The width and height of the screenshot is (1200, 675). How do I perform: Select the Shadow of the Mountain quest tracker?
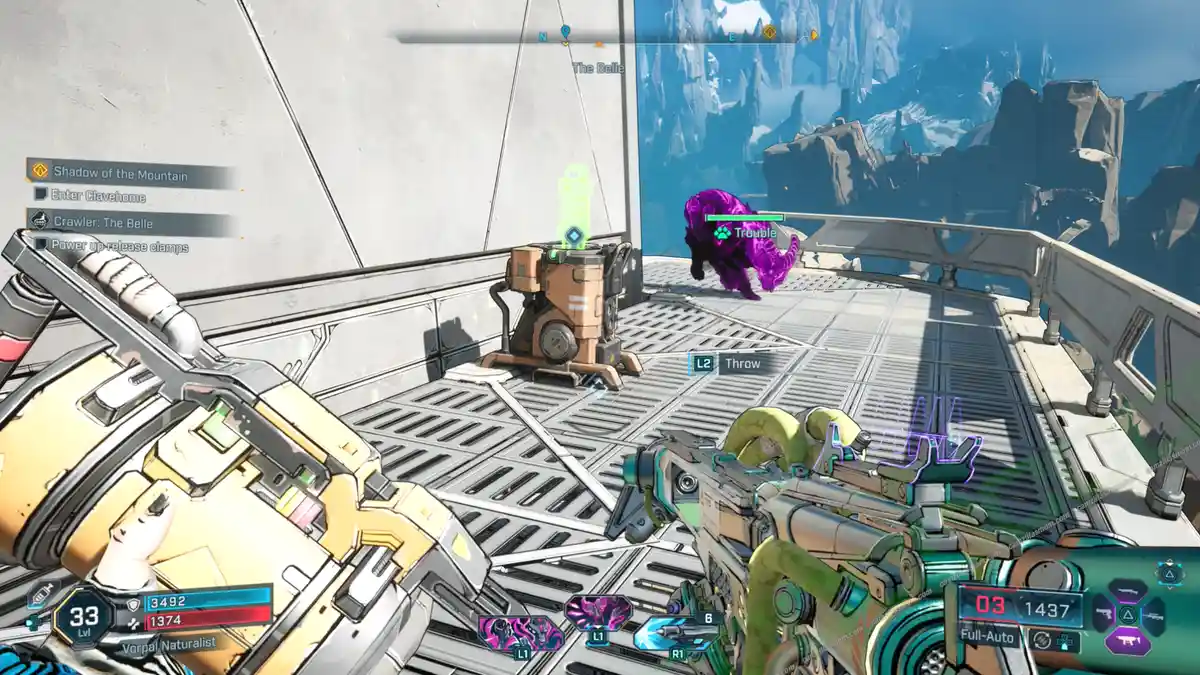pyautogui.click(x=120, y=174)
